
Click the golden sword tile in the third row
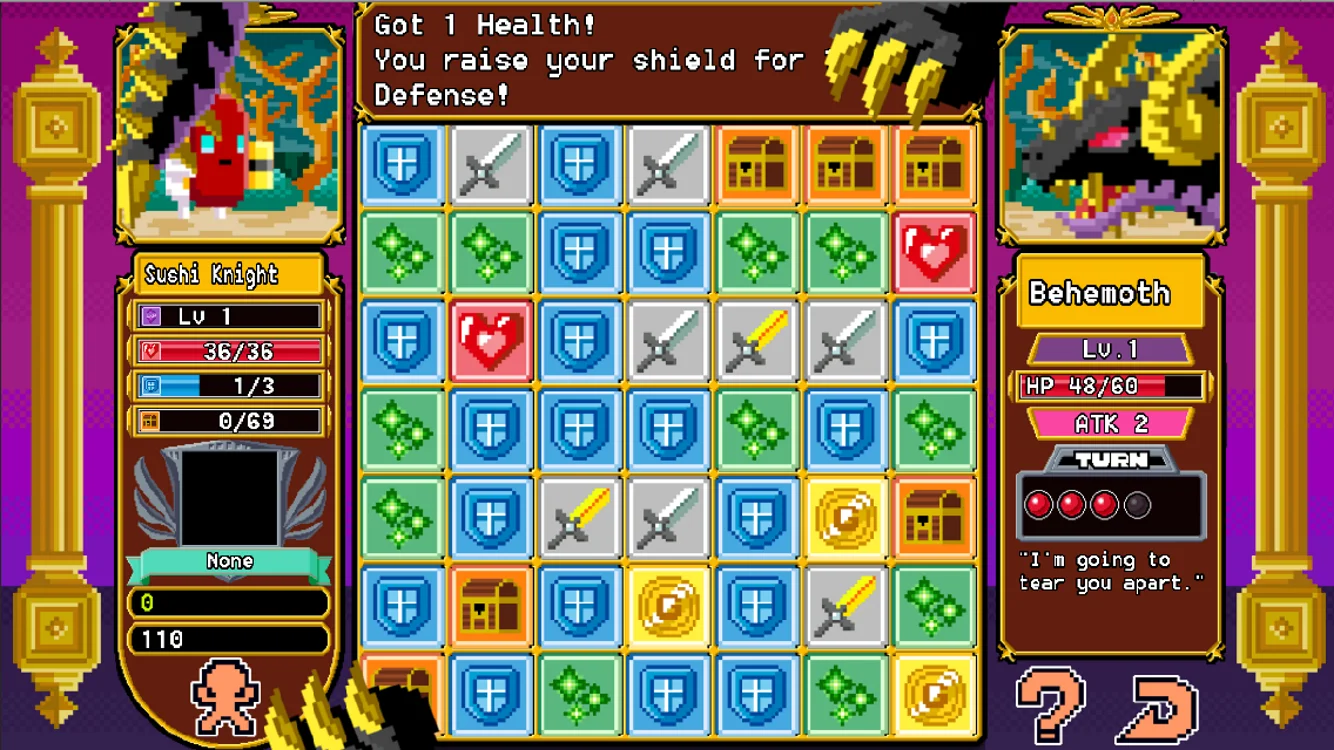pyautogui.click(x=757, y=341)
